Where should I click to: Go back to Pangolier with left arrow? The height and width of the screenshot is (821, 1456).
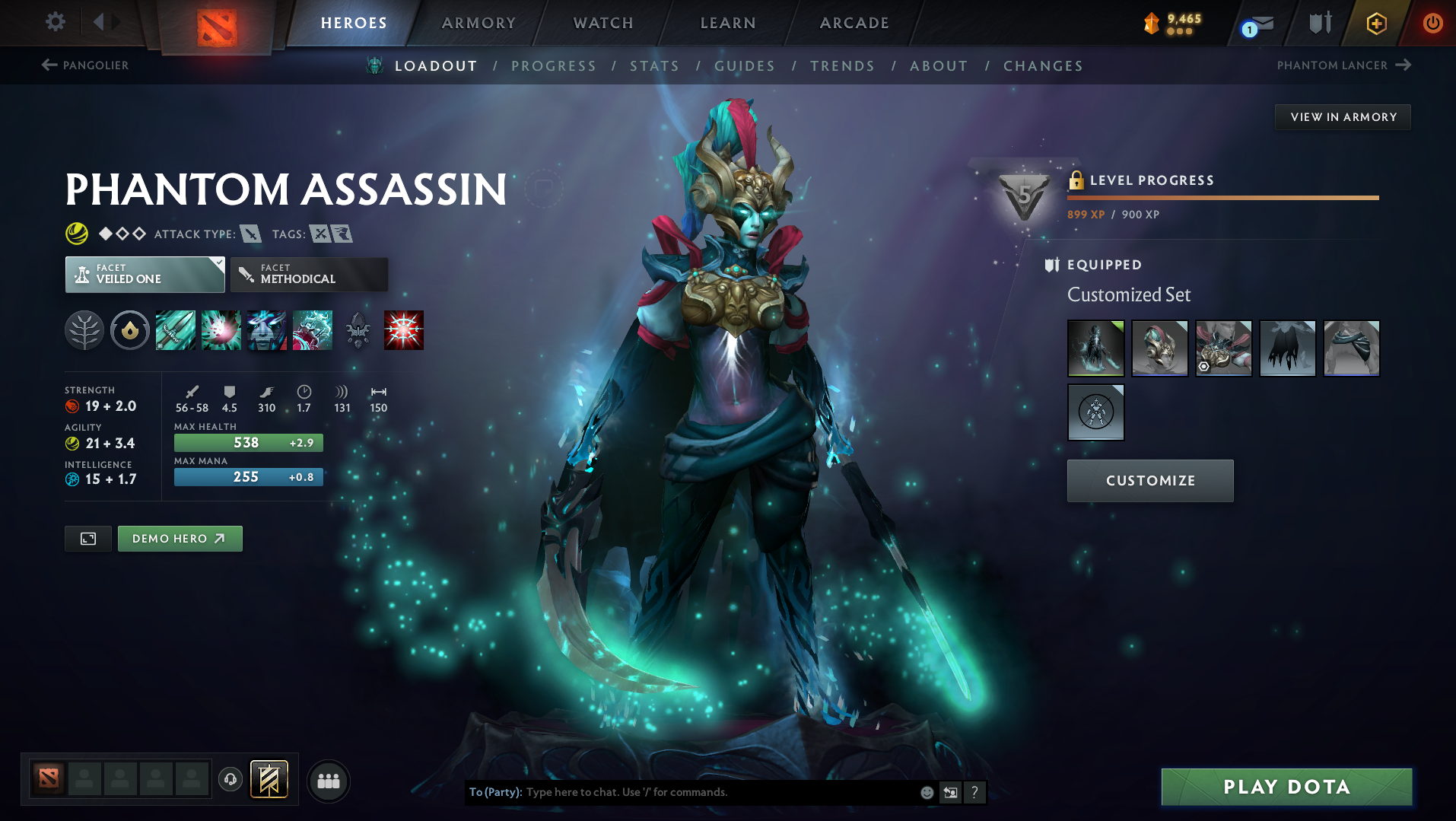49,65
